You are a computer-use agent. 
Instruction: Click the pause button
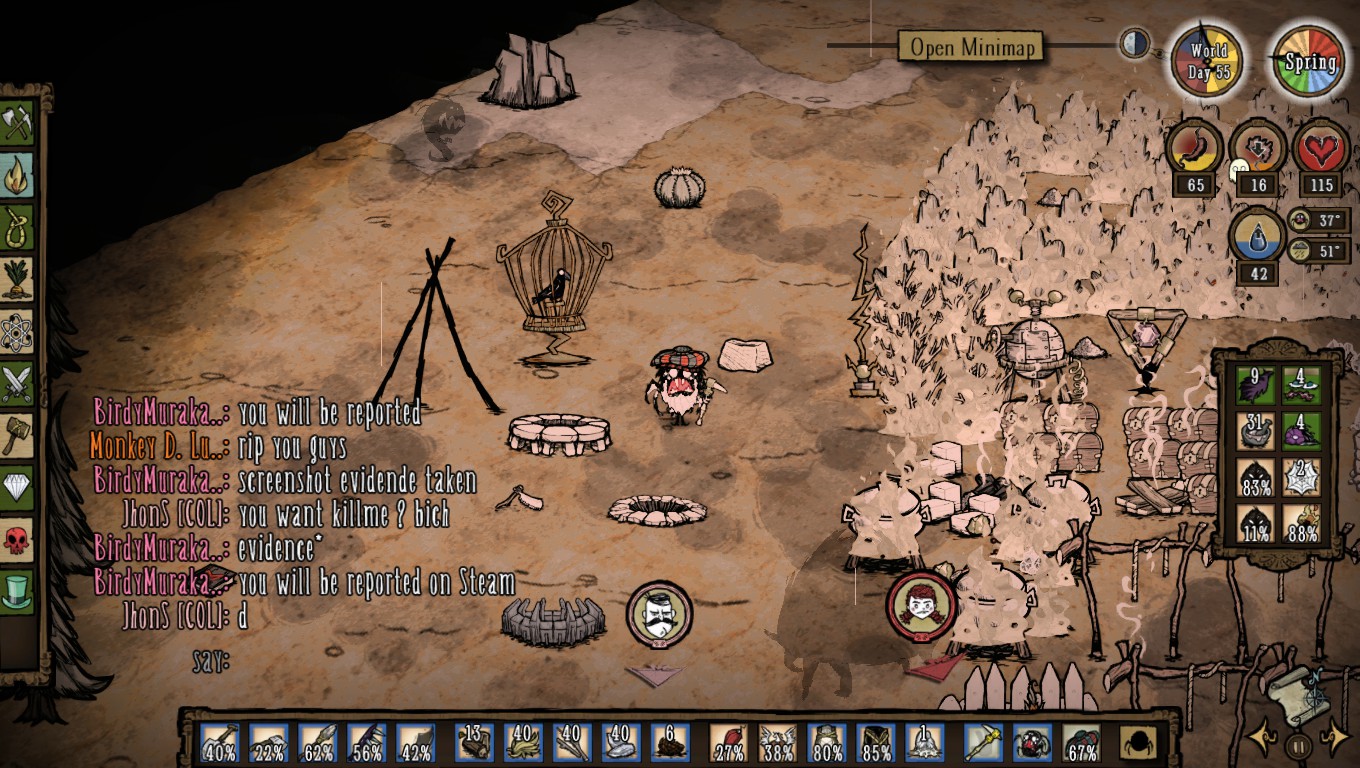coord(1298,746)
